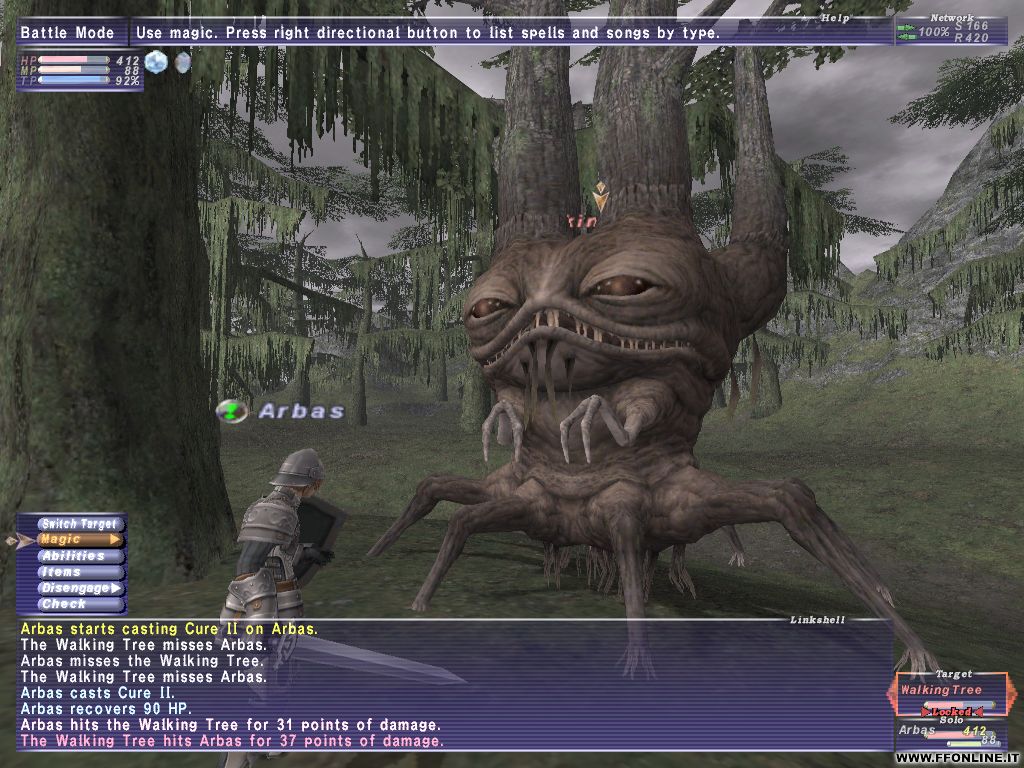This screenshot has width=1024, height=768.
Task: Click the pale grey status effect icon
Action: [182, 62]
